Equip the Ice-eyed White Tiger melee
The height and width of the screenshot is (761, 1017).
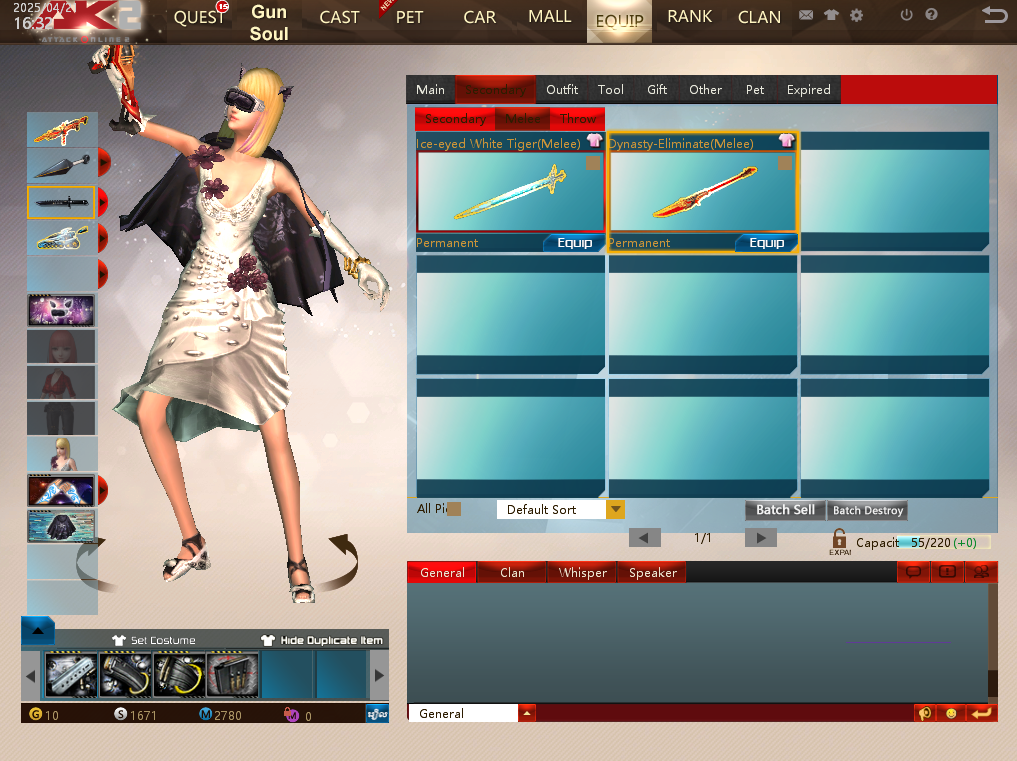point(574,243)
